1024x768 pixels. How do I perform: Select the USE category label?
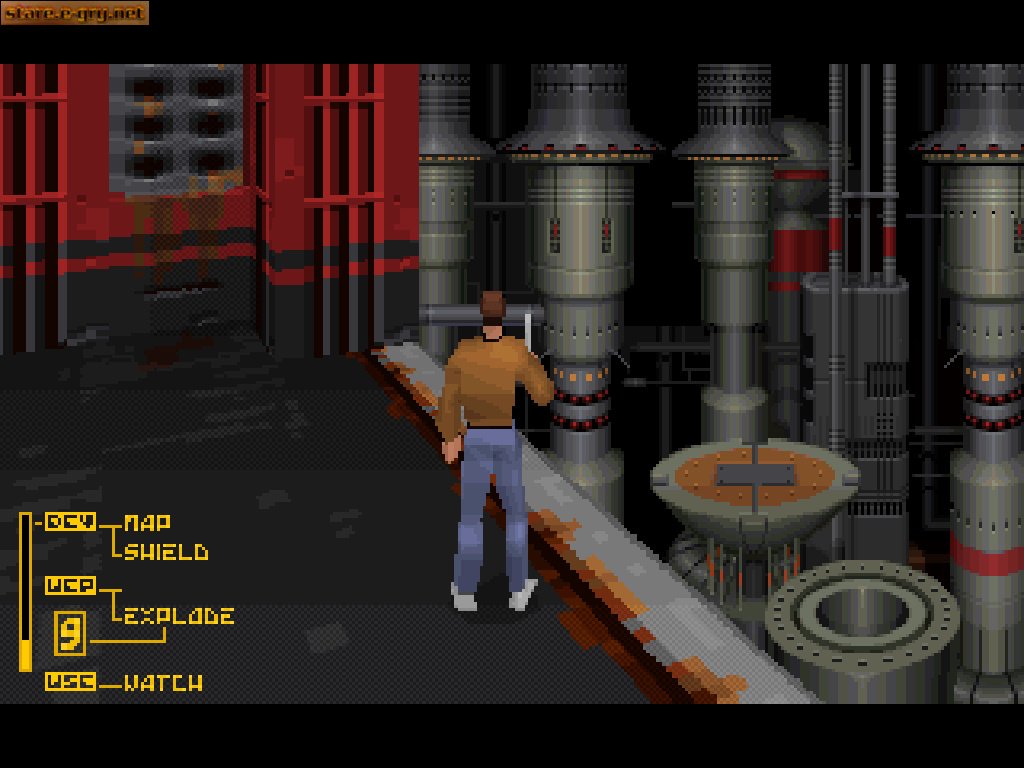70,682
